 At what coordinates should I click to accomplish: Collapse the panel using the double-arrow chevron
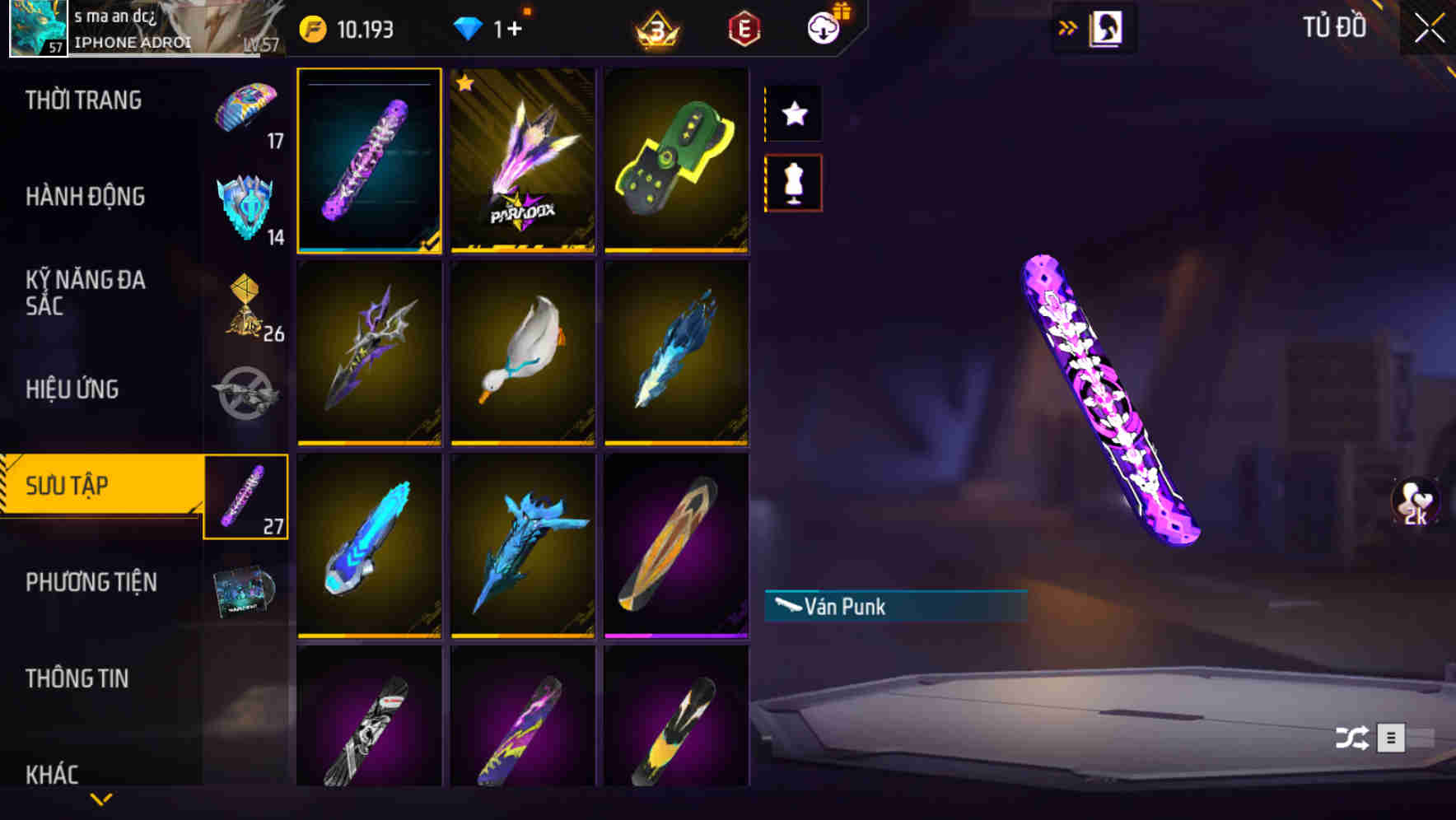[1069, 27]
